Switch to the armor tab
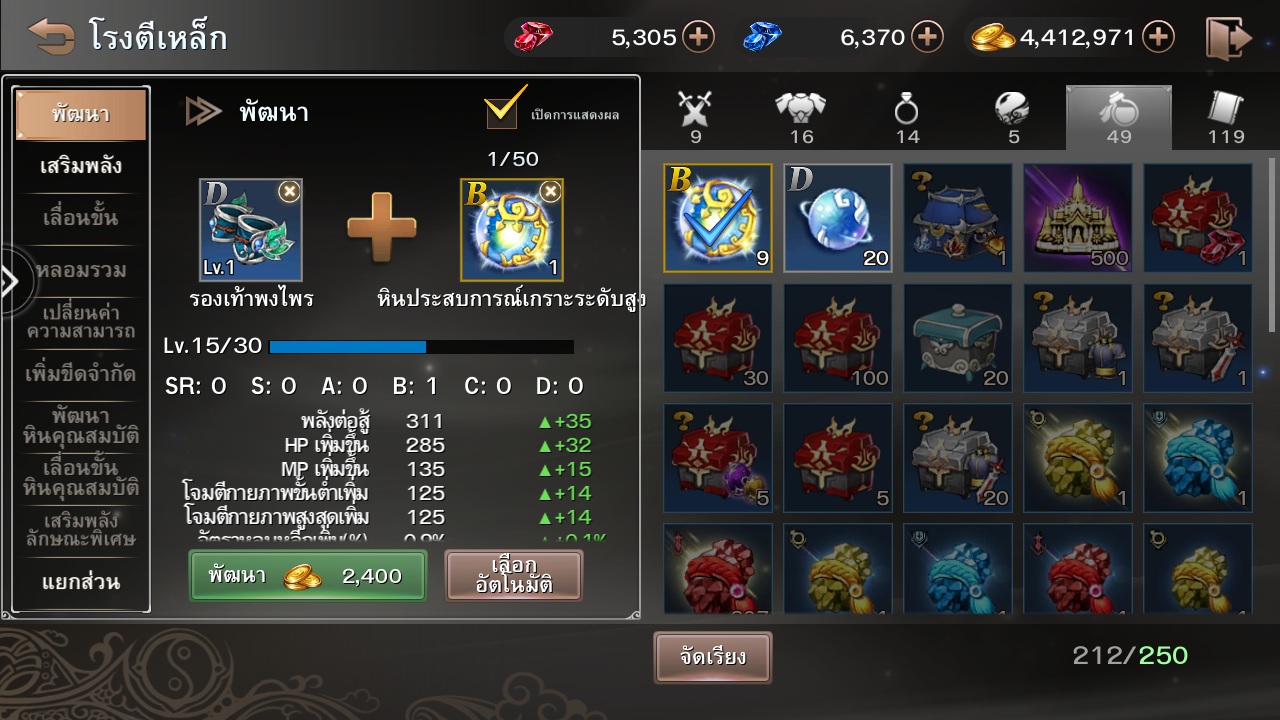Image resolution: width=1280 pixels, height=720 pixels. 801,116
